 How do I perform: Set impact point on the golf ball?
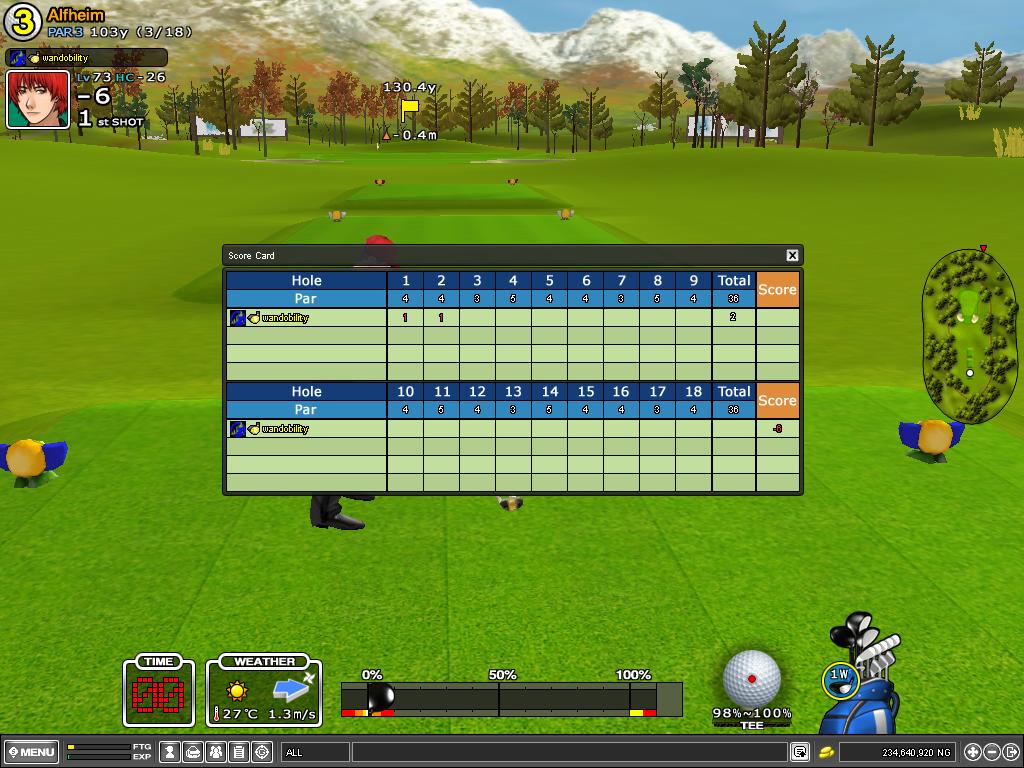click(752, 679)
